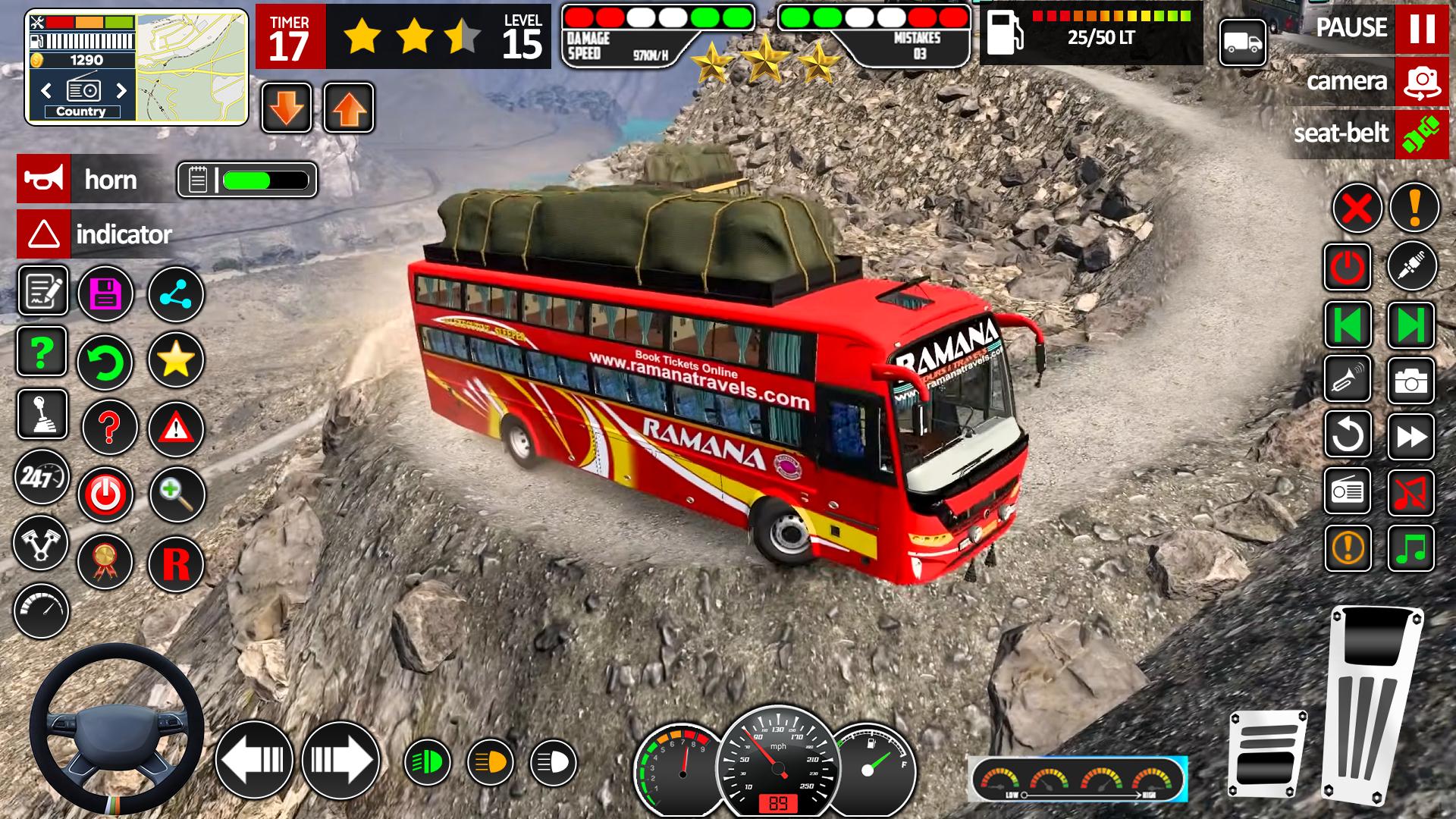Switch view using the camera button

(1421, 81)
